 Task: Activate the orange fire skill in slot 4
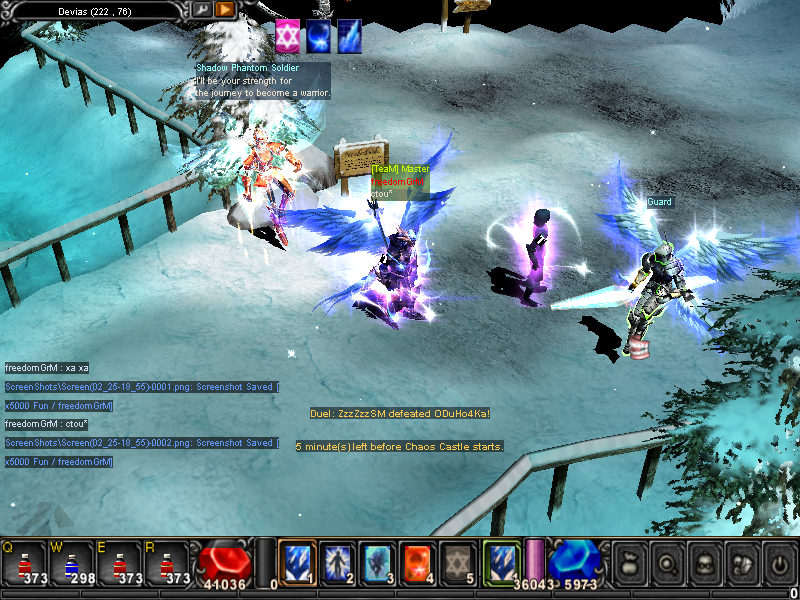(415, 563)
